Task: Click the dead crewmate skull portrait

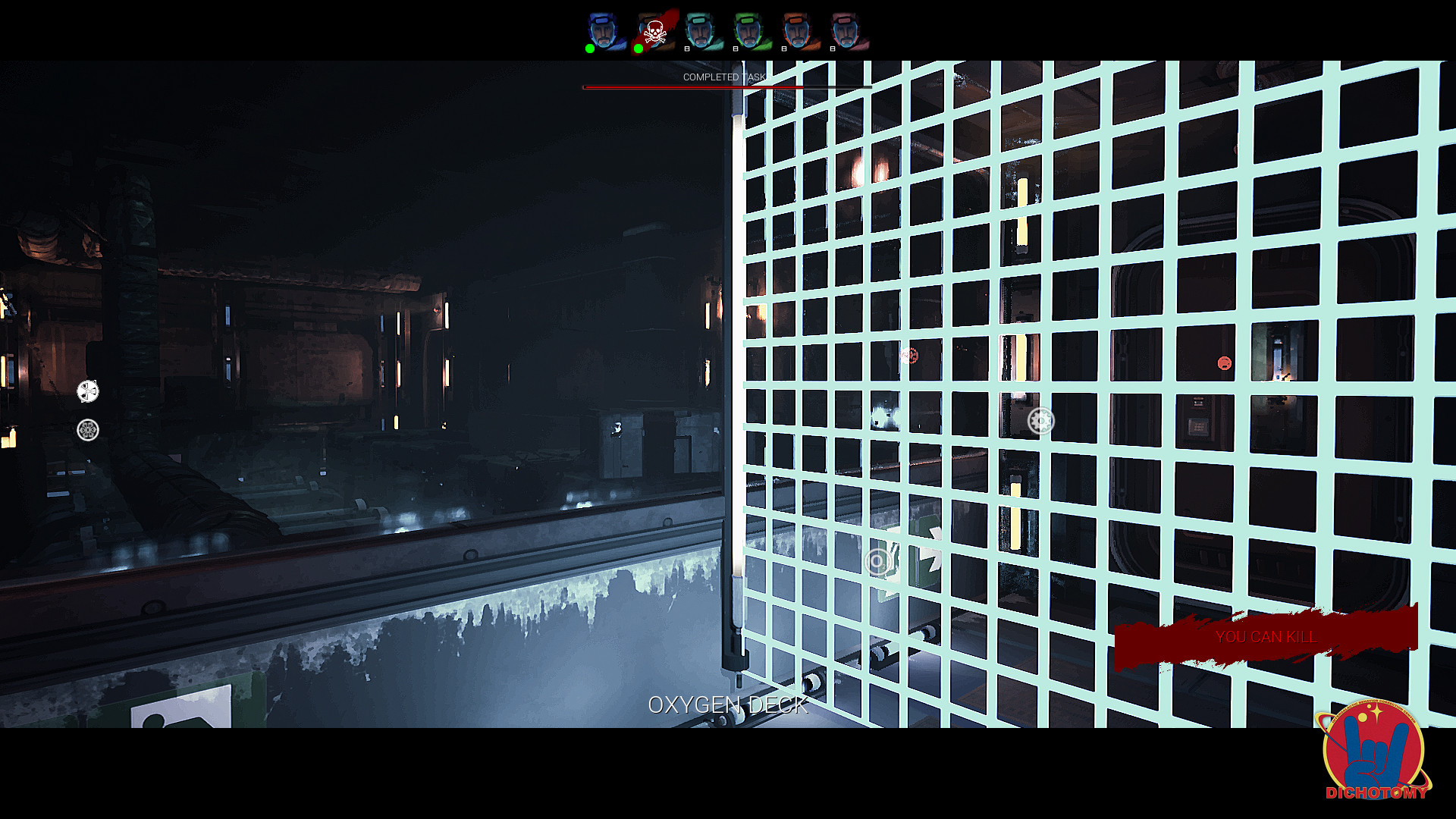Action: [654, 32]
